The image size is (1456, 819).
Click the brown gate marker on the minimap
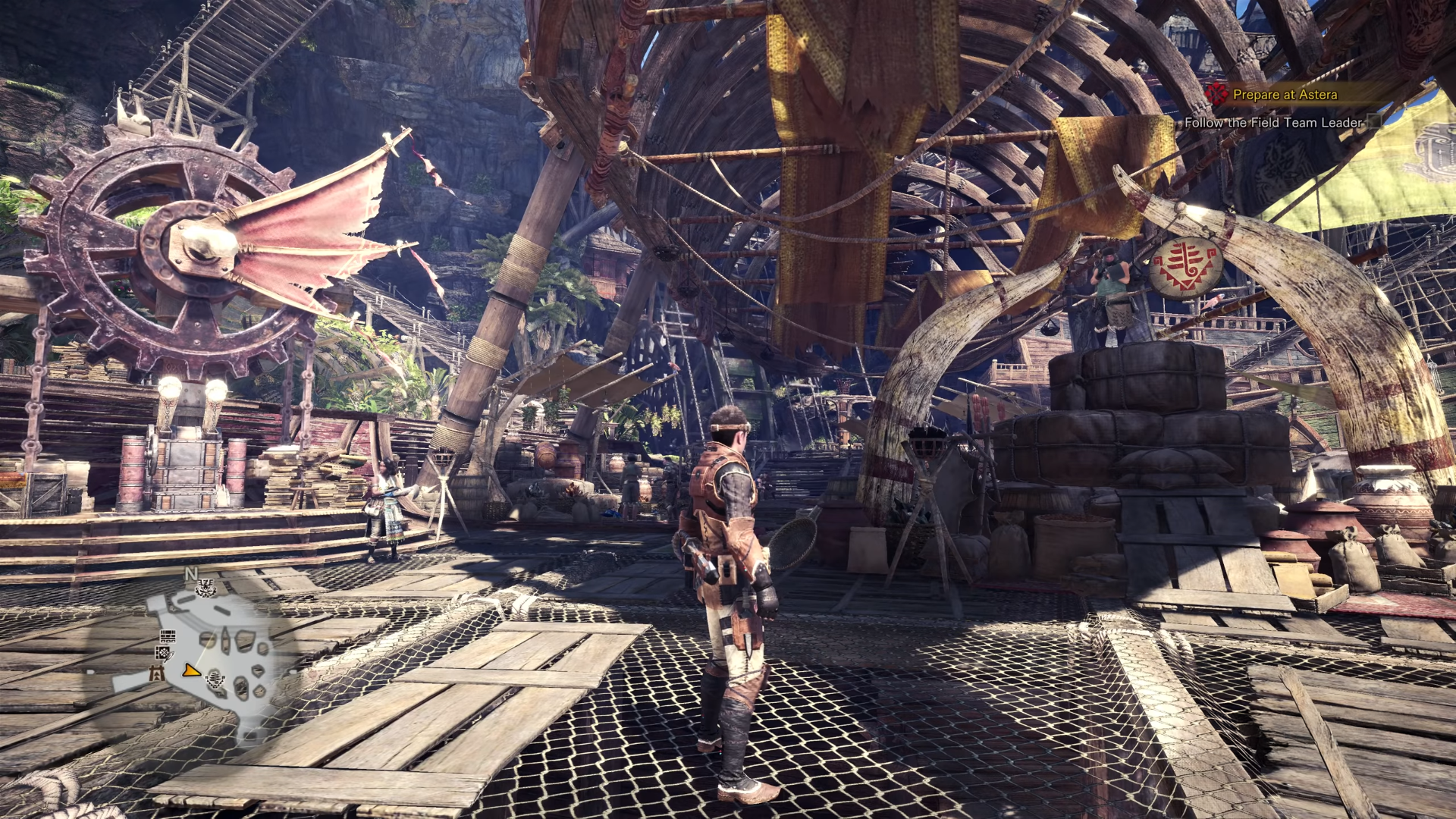pyautogui.click(x=158, y=673)
